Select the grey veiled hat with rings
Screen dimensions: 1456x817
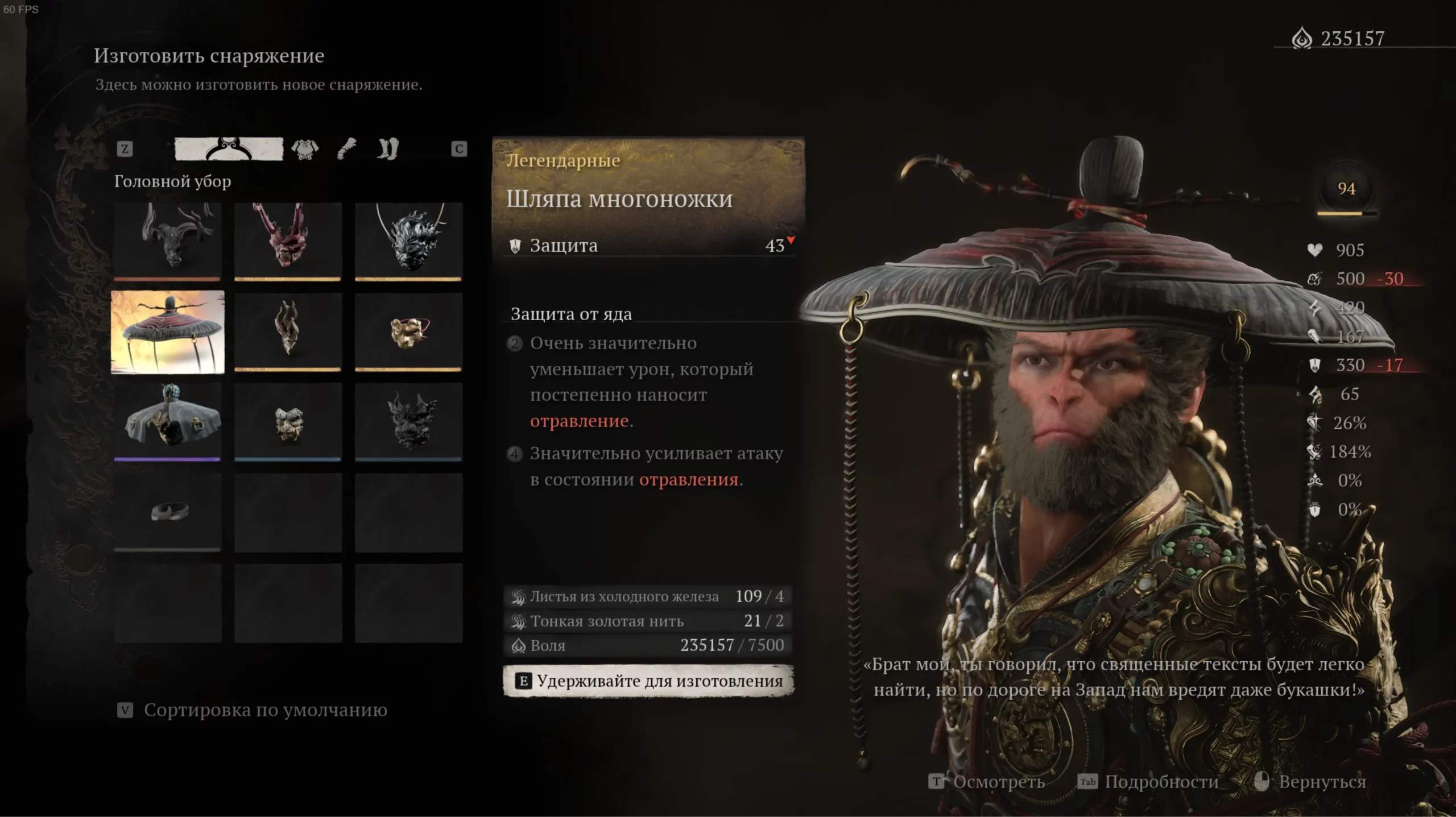click(x=168, y=421)
